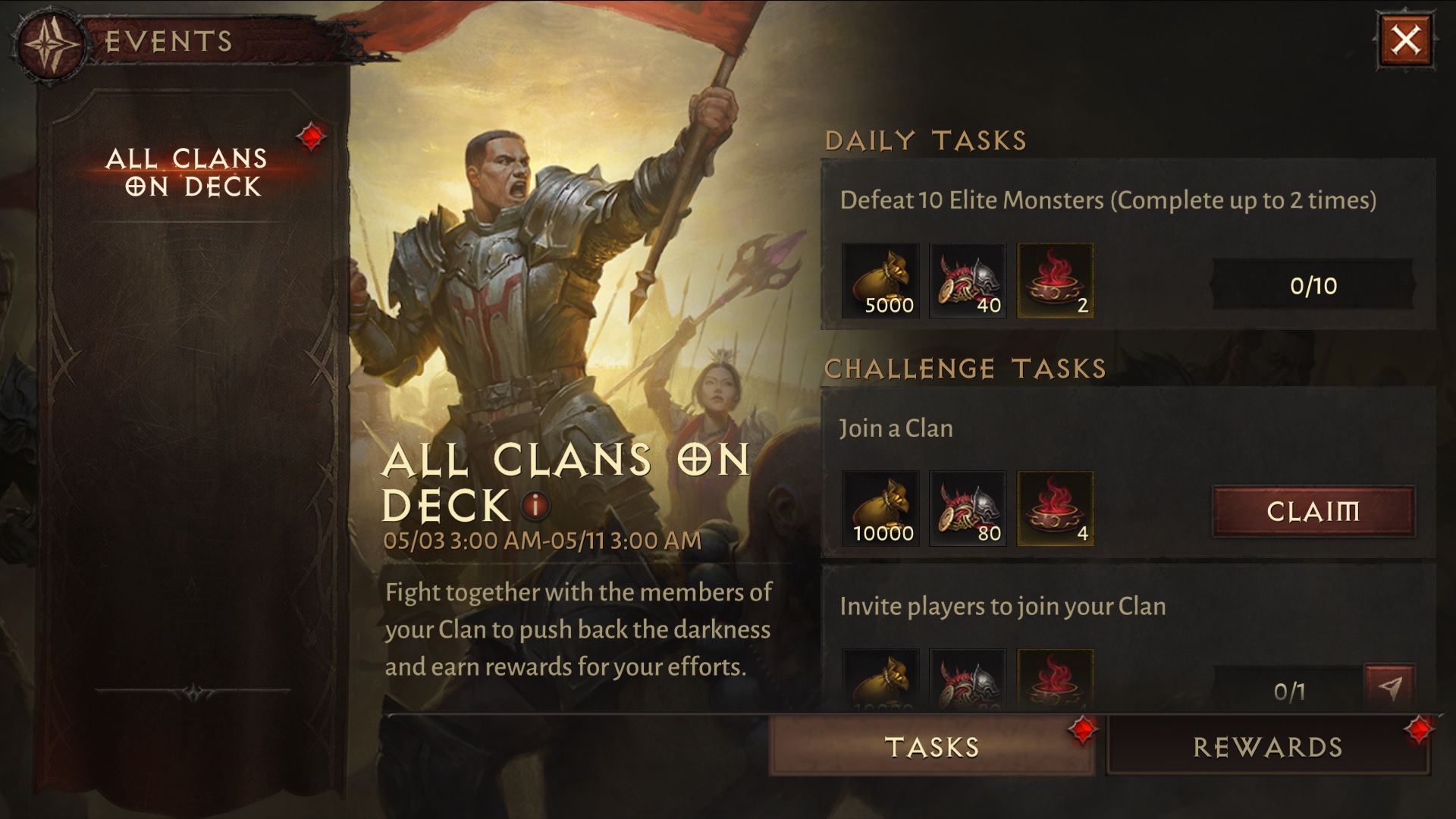Image resolution: width=1456 pixels, height=819 pixels.
Task: Open the All Clans On Deck event entry
Action: [188, 171]
